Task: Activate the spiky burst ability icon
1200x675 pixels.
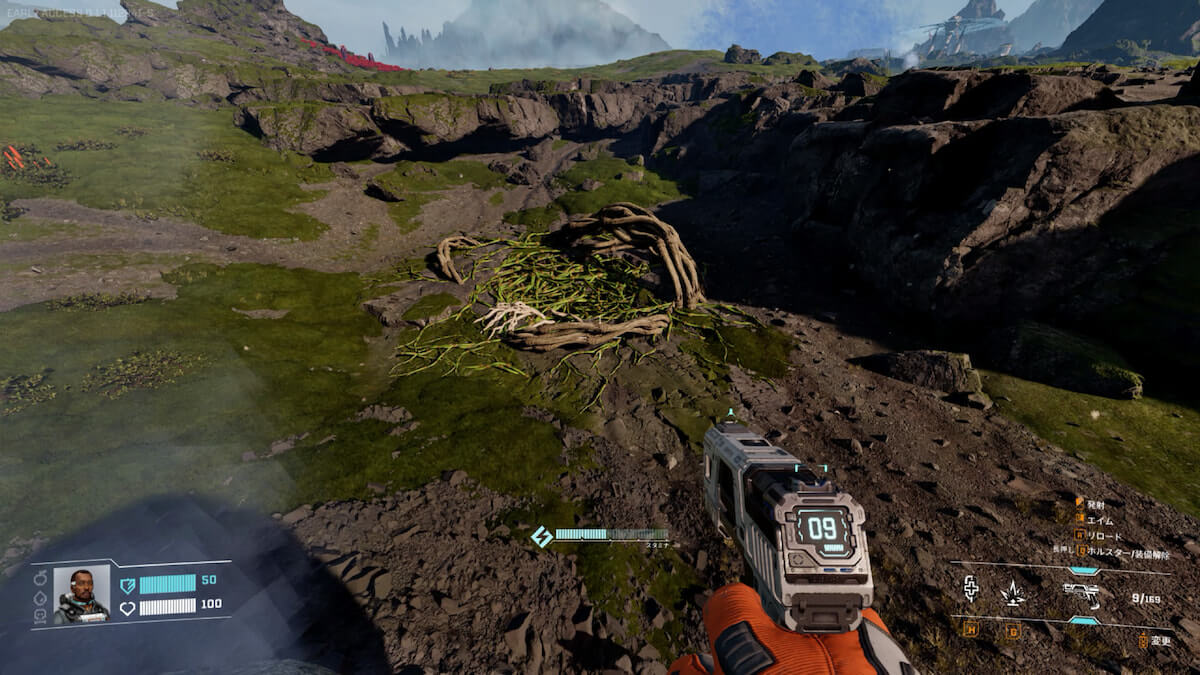Action: [x=1012, y=593]
